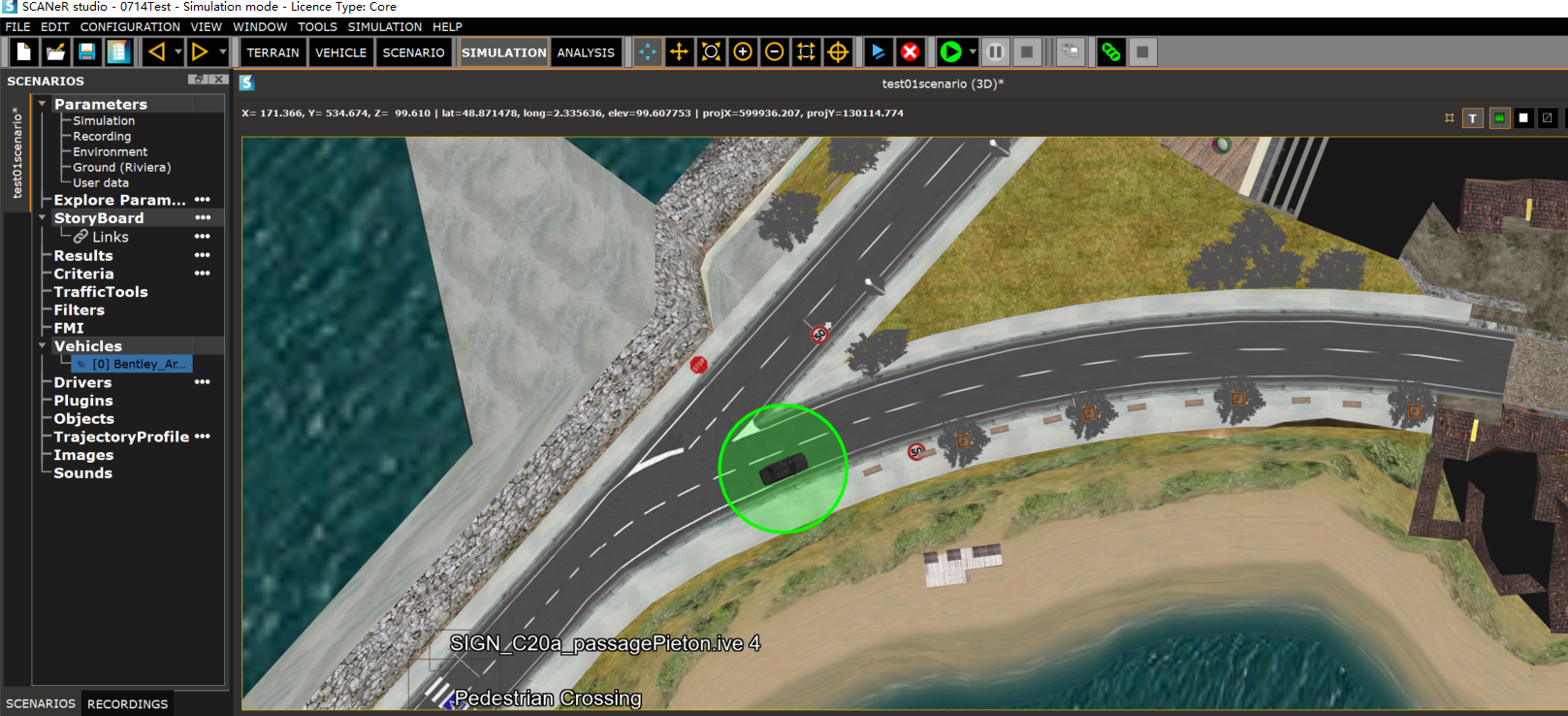This screenshot has height=716, width=1568.
Task: Open Environment under Parameters
Action: click(x=110, y=152)
